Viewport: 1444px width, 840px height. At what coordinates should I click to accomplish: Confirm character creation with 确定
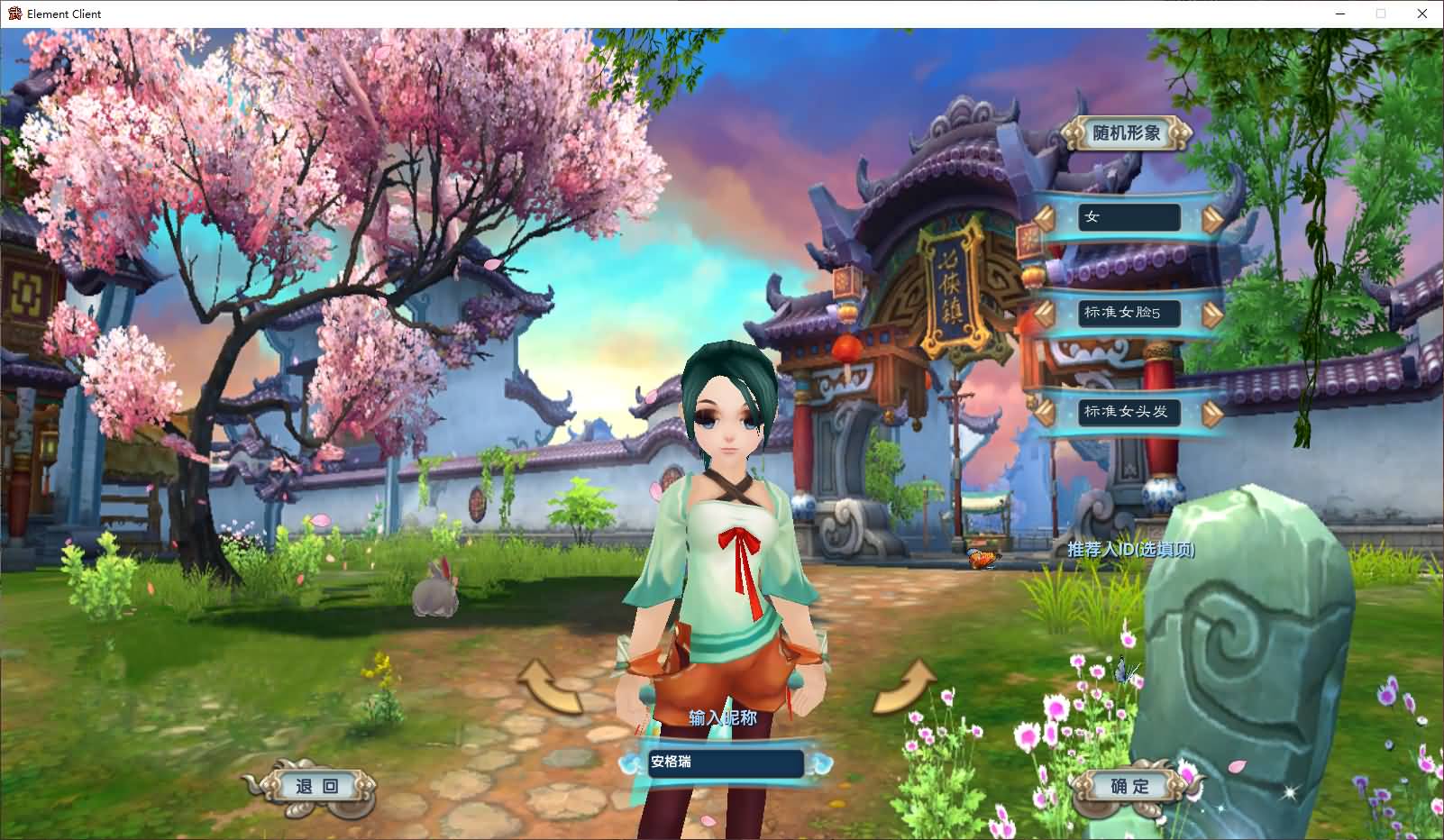pyautogui.click(x=1129, y=787)
